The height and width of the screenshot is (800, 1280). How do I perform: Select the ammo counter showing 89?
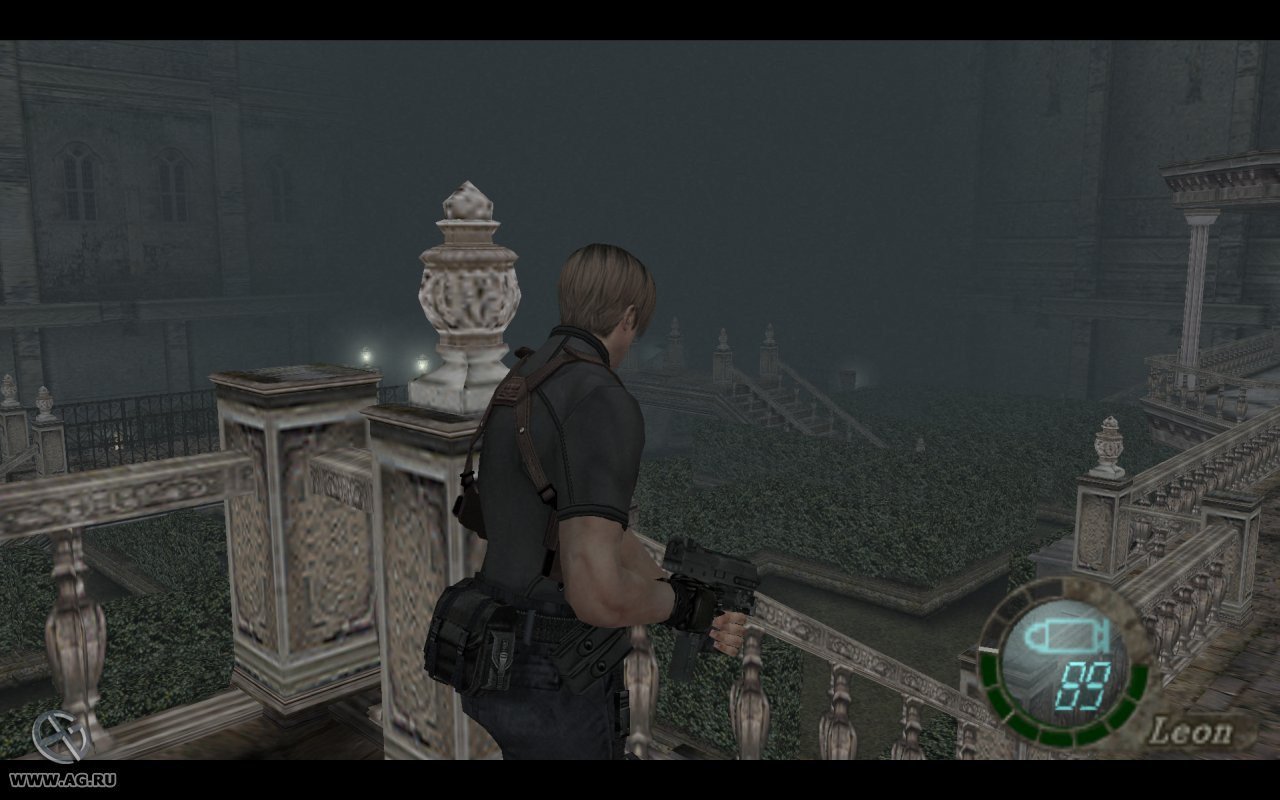pyautogui.click(x=1085, y=688)
